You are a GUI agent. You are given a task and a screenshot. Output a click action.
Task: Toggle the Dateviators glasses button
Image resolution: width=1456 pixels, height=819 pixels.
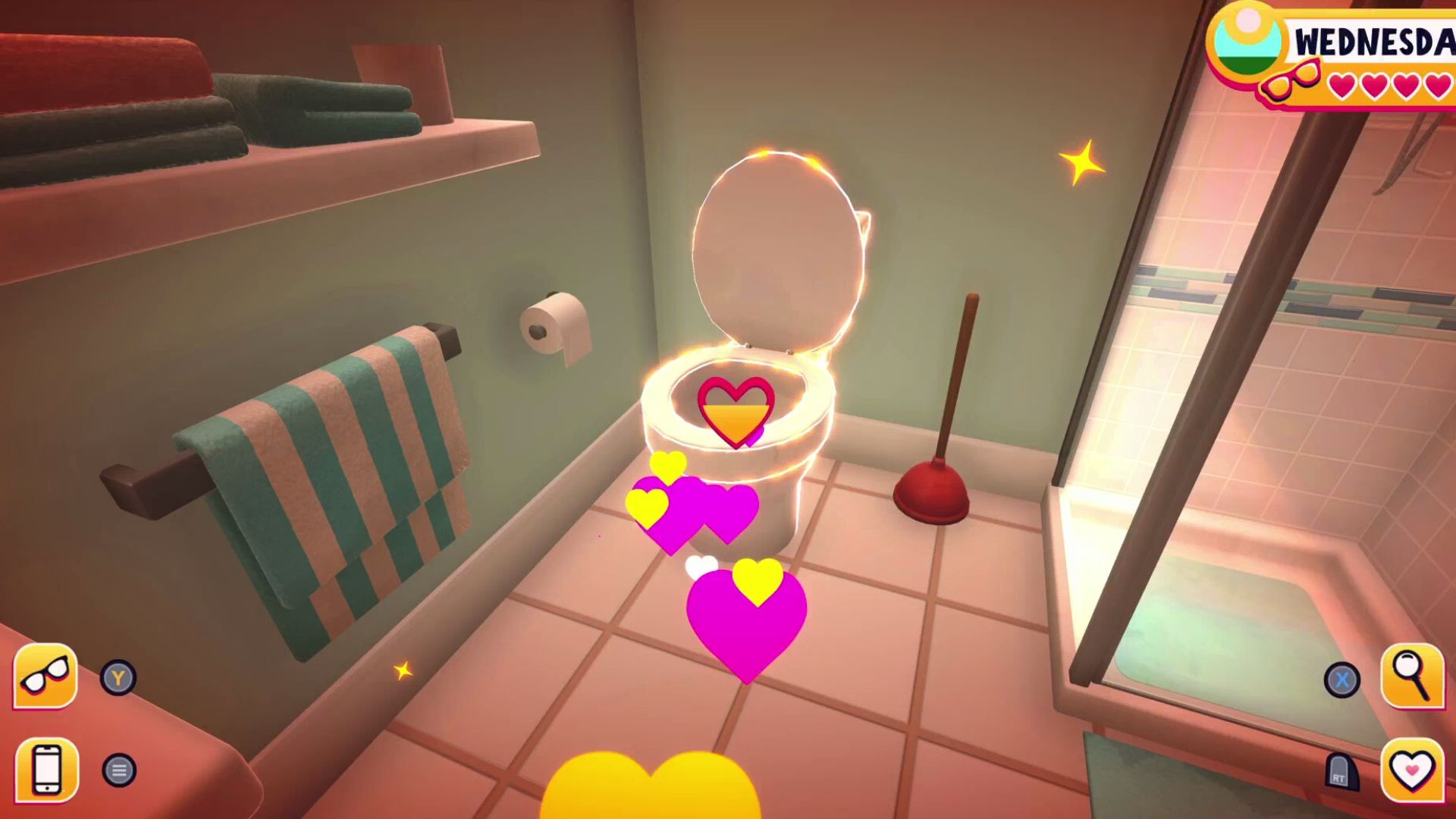click(x=45, y=676)
